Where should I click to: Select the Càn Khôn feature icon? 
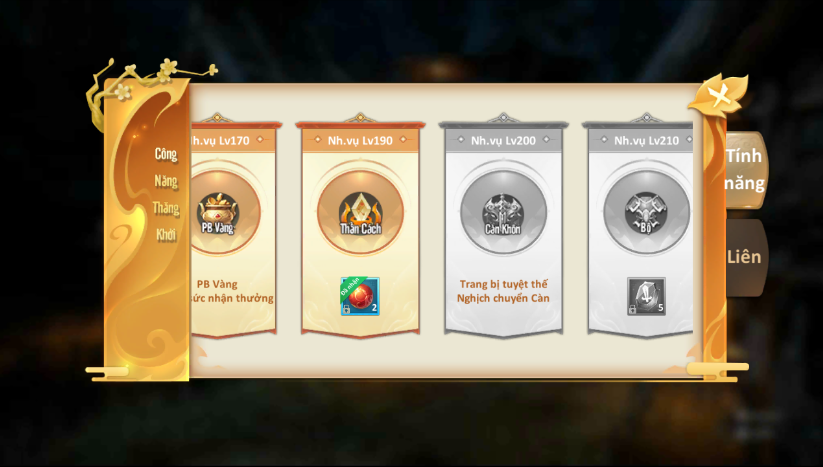click(x=504, y=212)
